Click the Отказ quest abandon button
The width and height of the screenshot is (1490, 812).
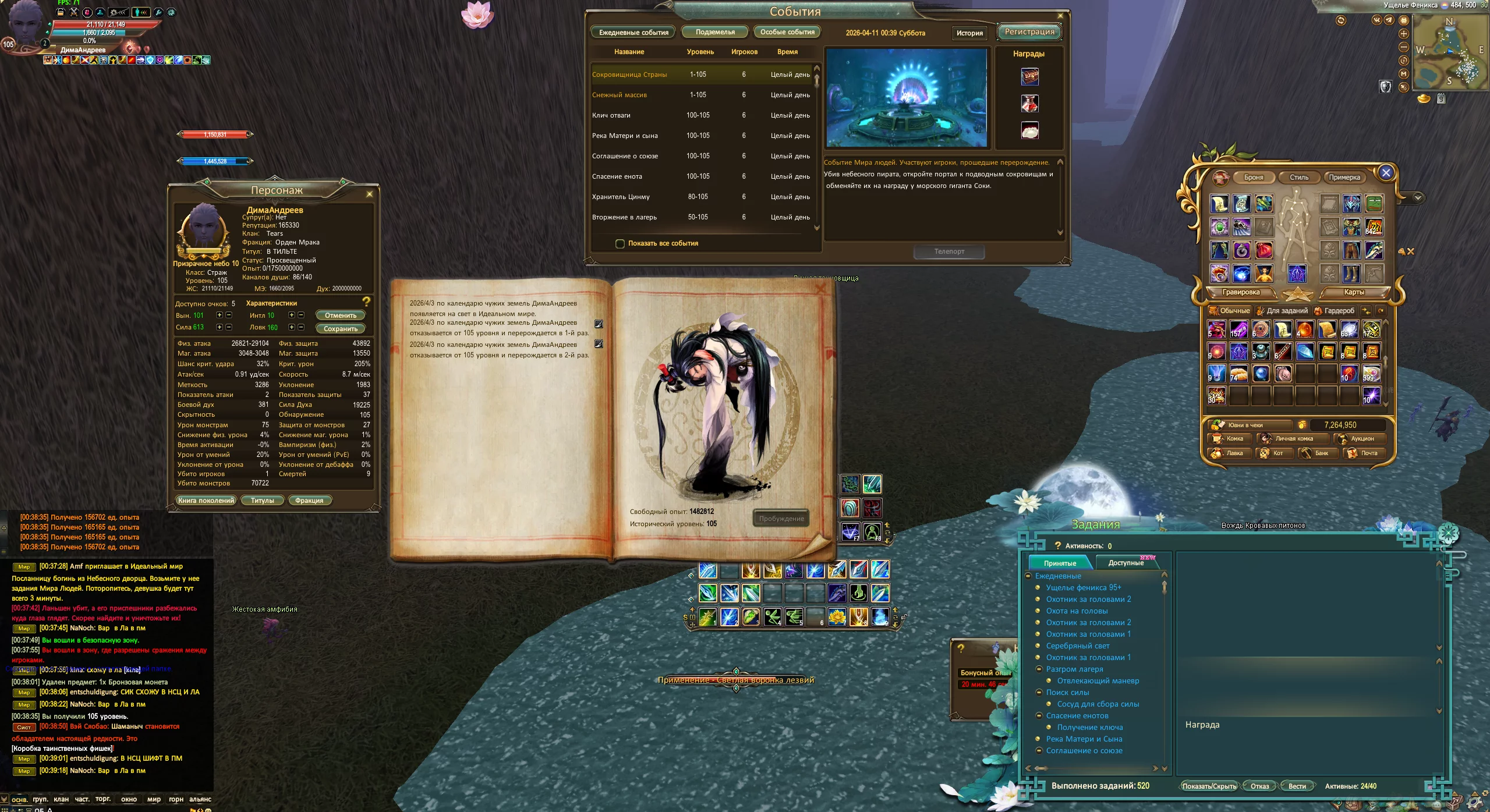click(1259, 786)
